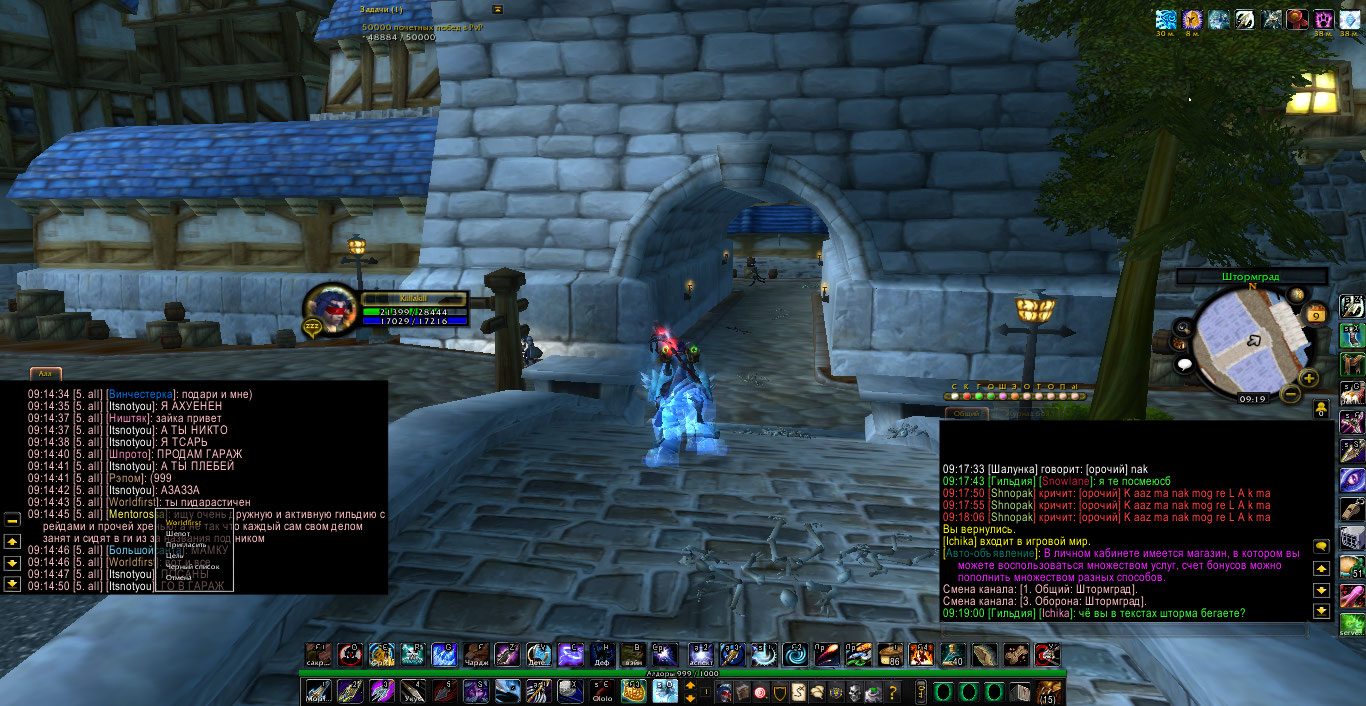Image resolution: width=1366 pixels, height=706 pixels.
Task: Activate the "Морф" ability on the bottom bar
Action: (x=318, y=691)
